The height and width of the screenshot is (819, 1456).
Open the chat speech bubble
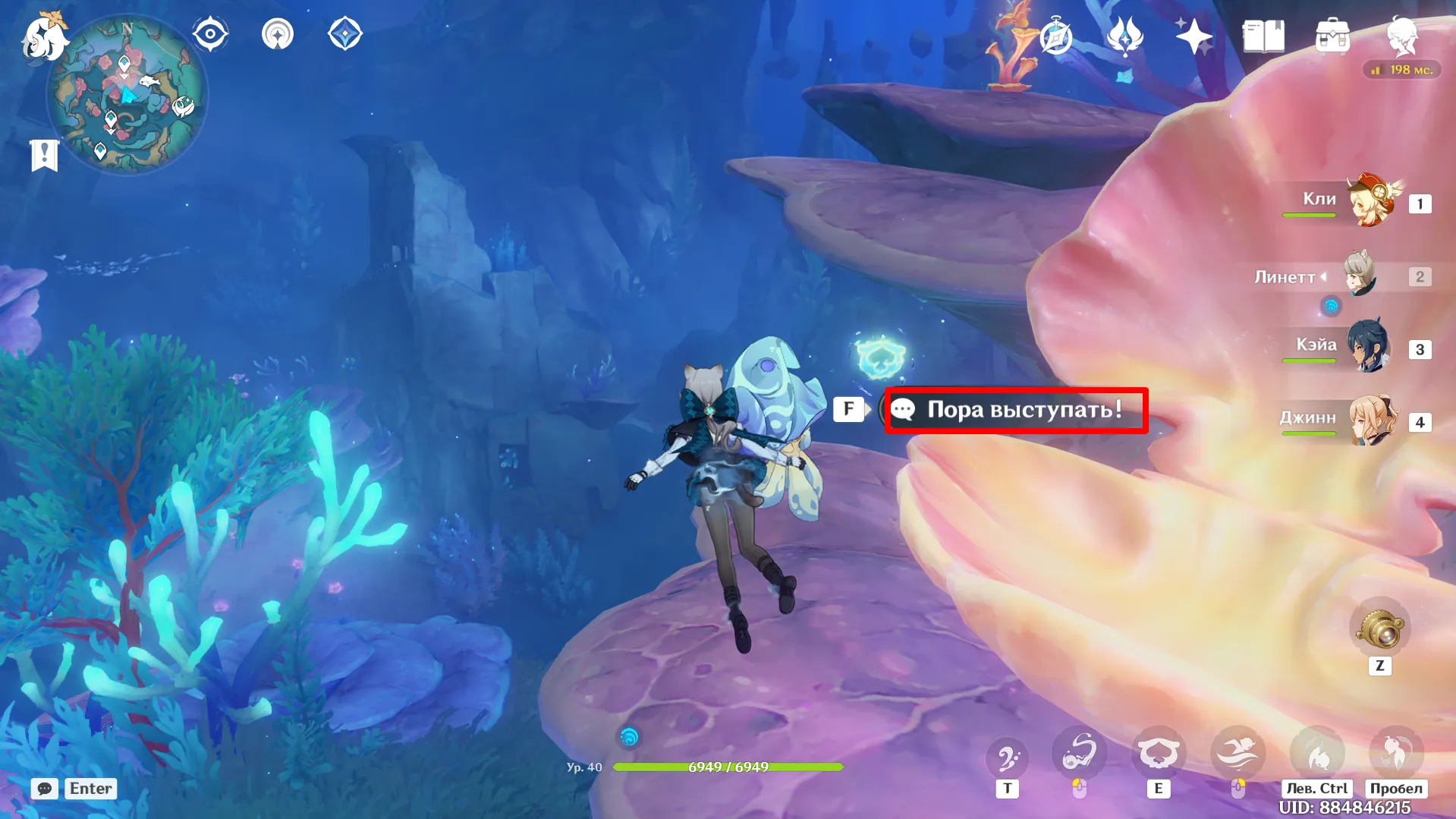[45, 789]
